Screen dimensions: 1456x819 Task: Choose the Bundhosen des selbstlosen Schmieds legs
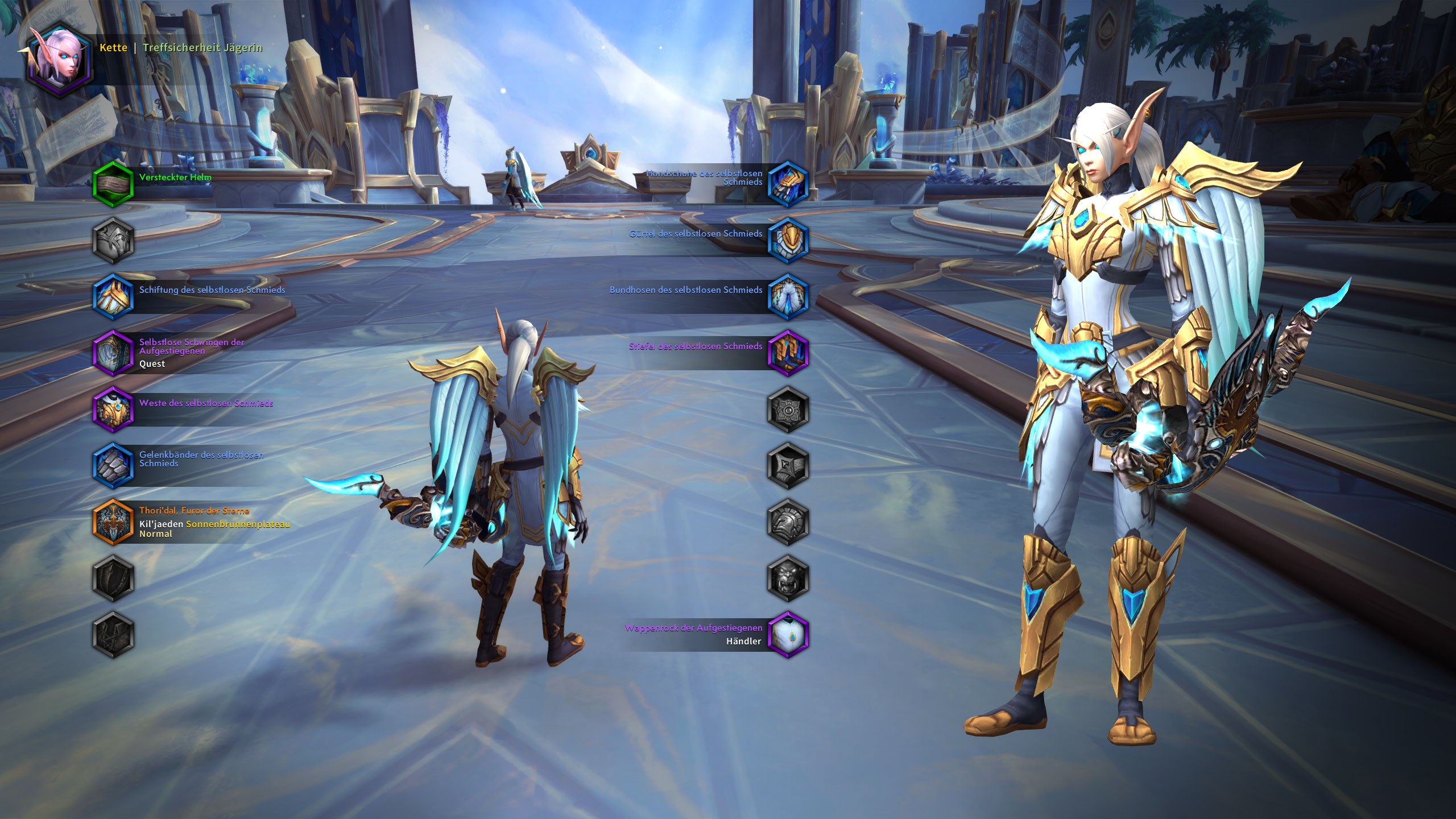(788, 296)
